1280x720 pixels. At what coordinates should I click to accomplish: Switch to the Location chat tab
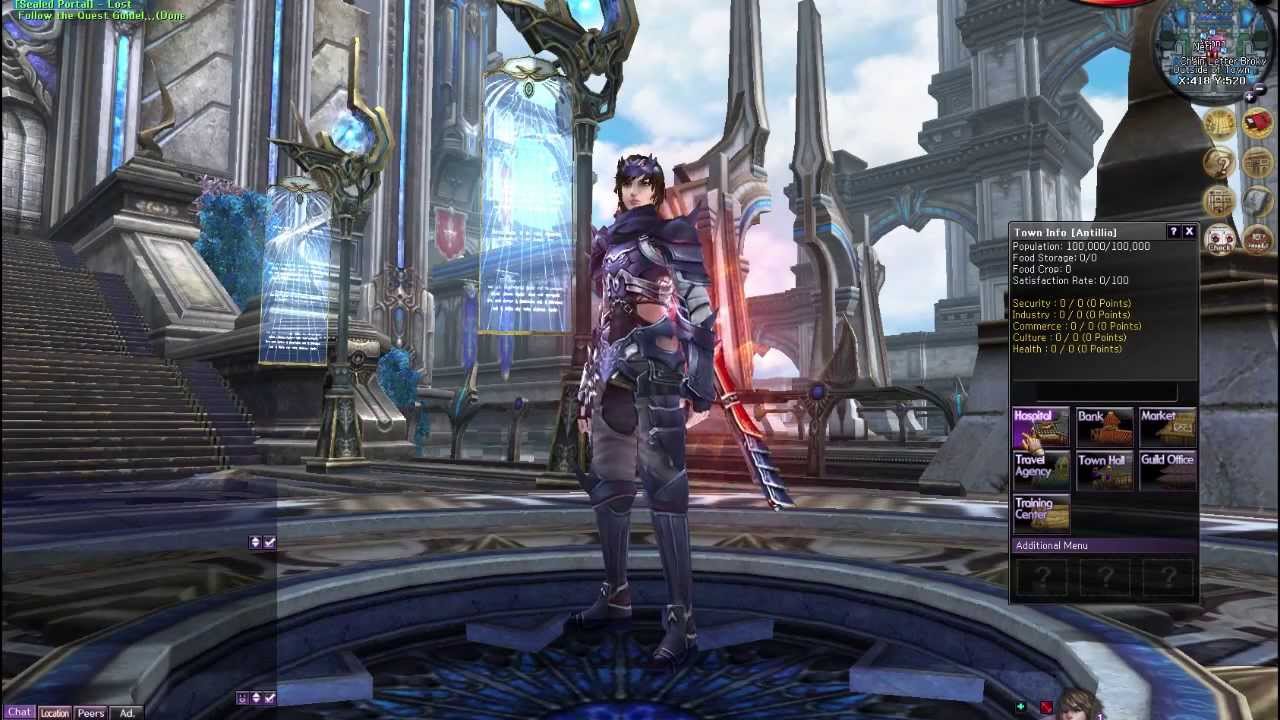pos(55,713)
